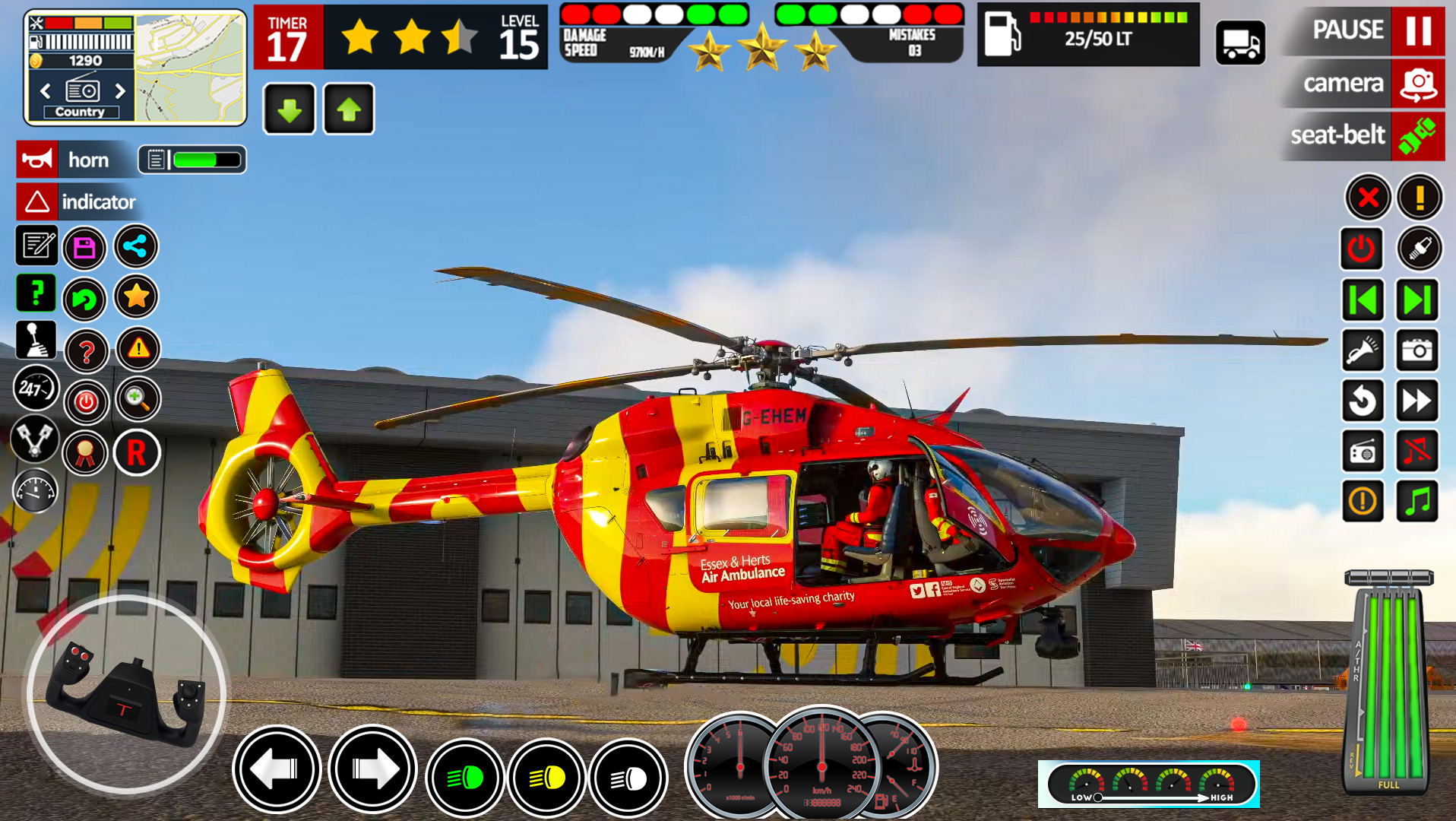Click the green music note button
1456x821 pixels.
1417,502
